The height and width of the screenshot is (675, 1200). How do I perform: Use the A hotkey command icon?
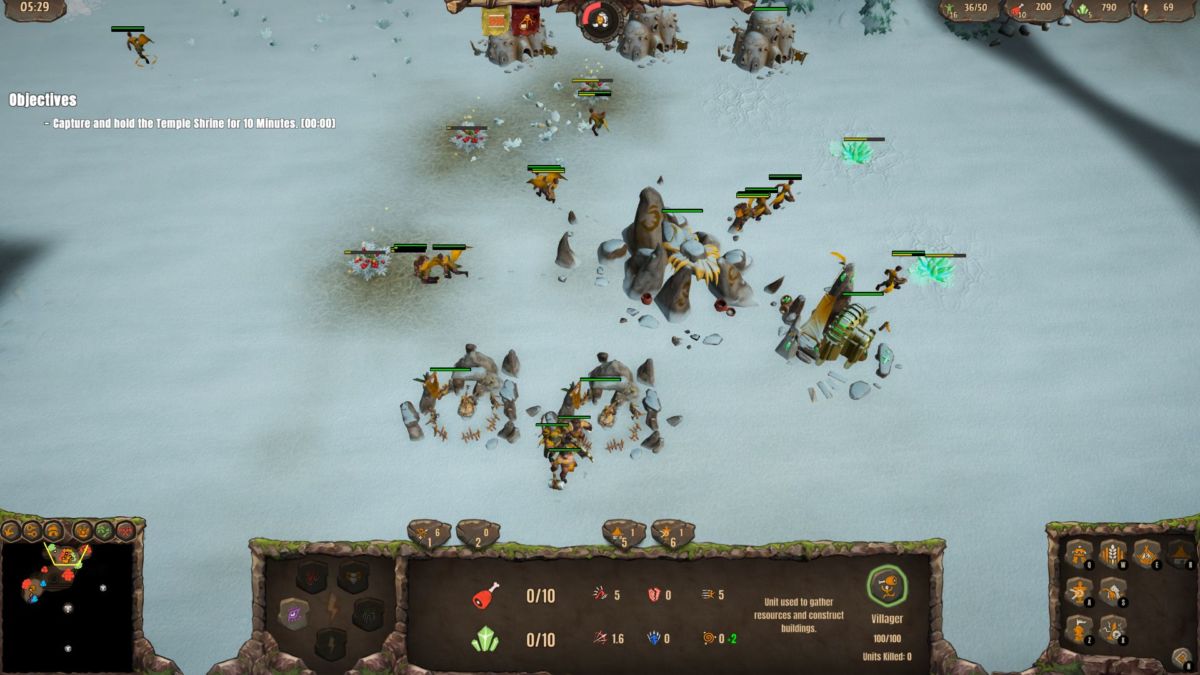point(1079,592)
